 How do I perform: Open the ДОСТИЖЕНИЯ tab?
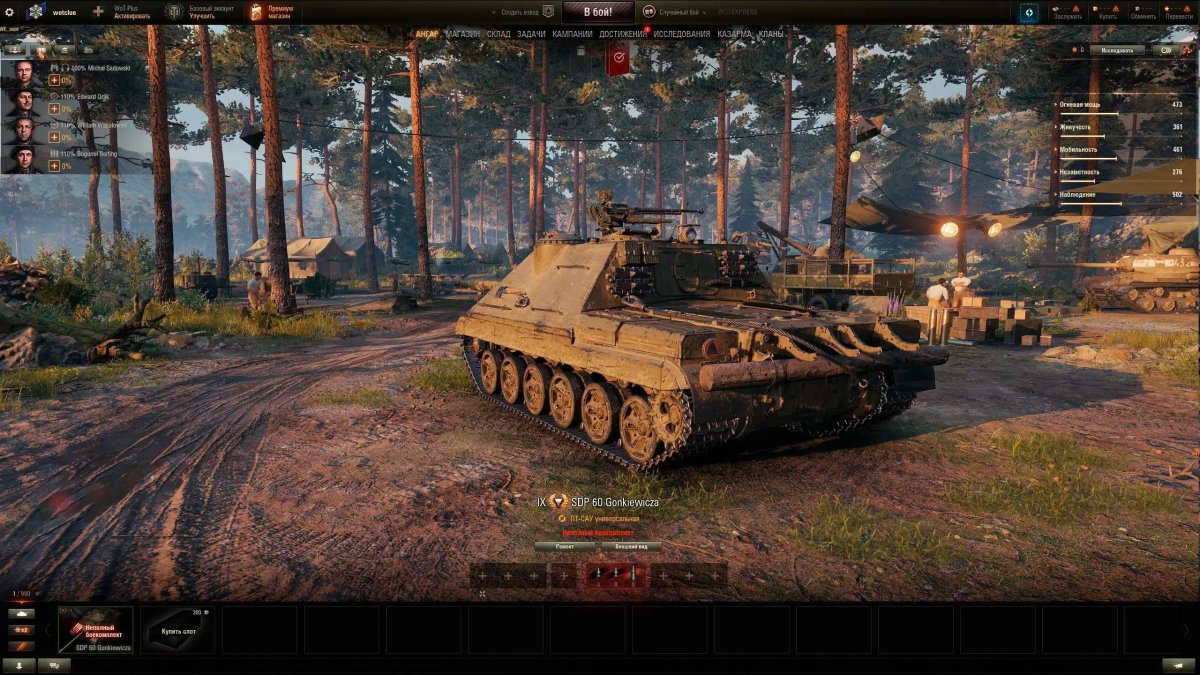(623, 34)
